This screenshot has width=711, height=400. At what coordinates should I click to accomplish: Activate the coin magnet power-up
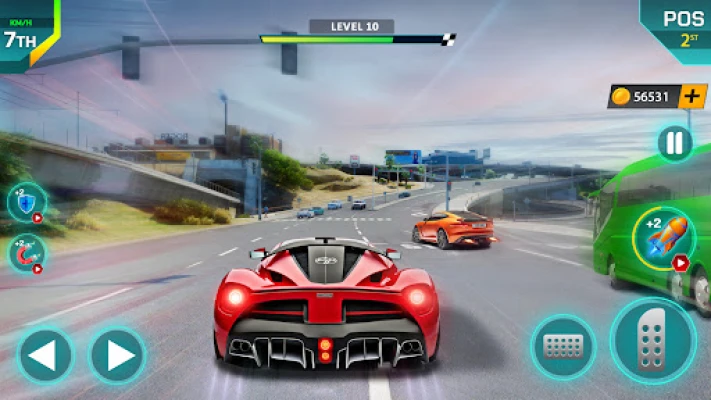point(25,253)
